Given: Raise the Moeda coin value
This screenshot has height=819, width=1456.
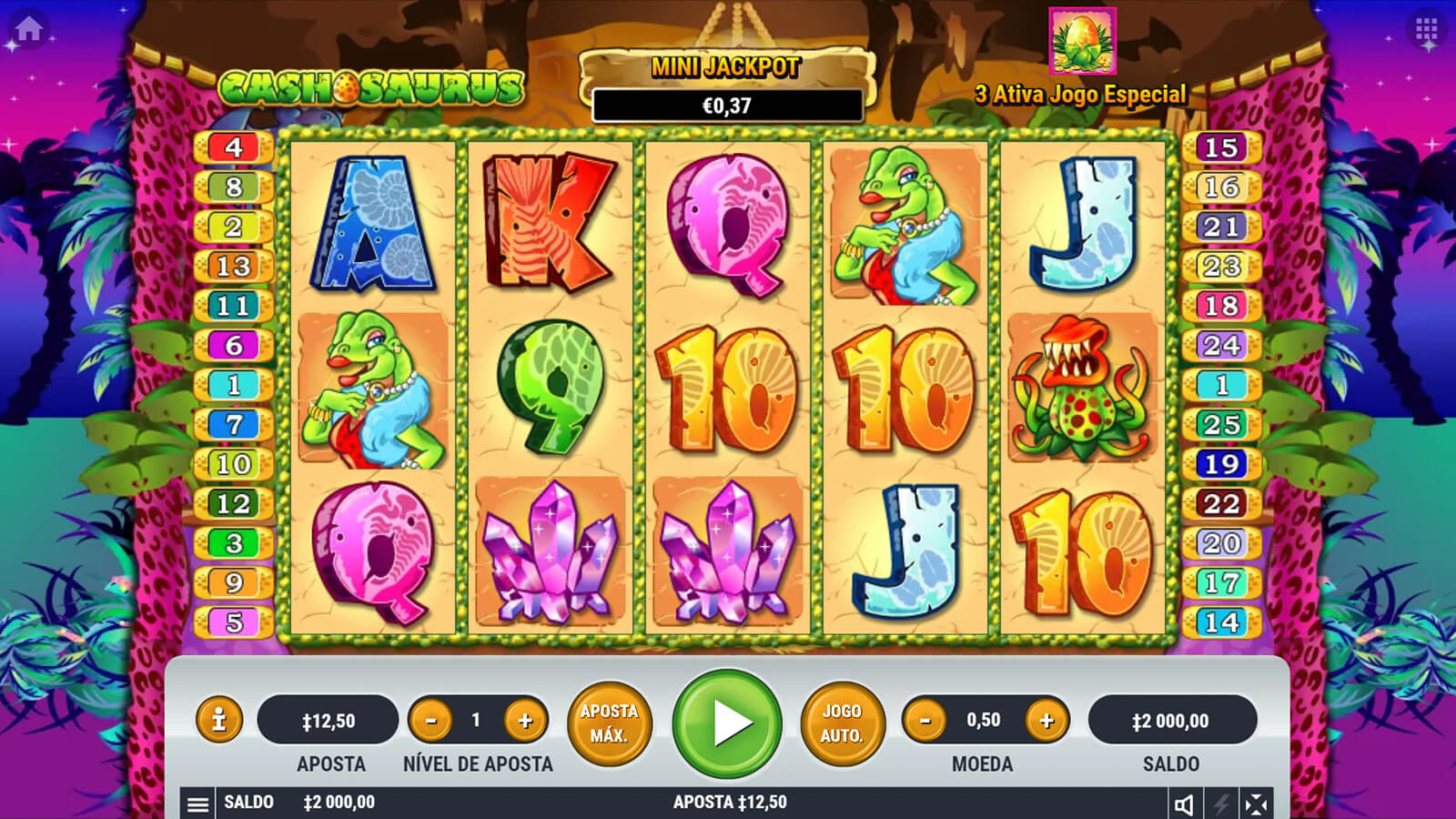Looking at the screenshot, I should [1046, 721].
